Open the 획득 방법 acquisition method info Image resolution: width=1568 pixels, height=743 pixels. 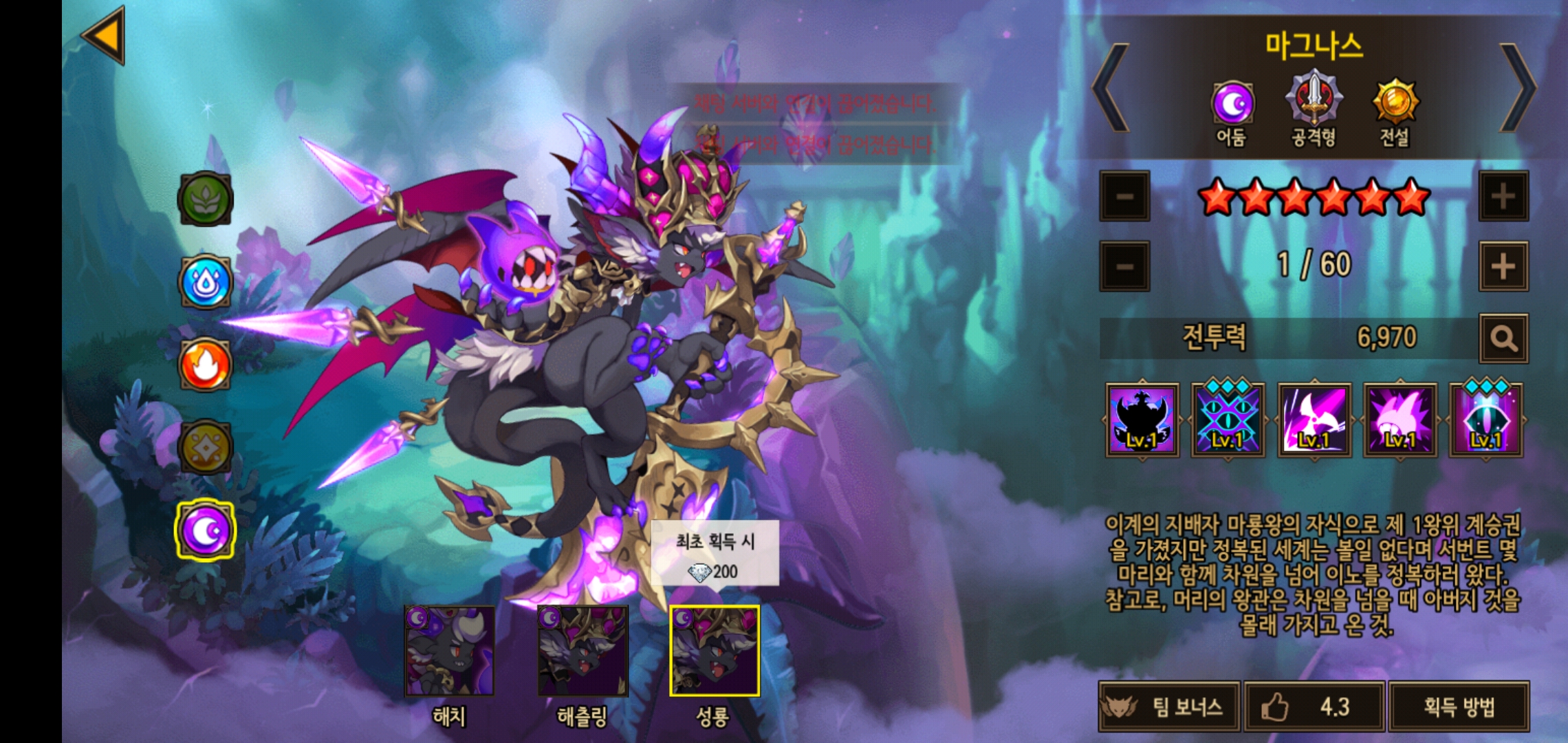(x=1459, y=707)
